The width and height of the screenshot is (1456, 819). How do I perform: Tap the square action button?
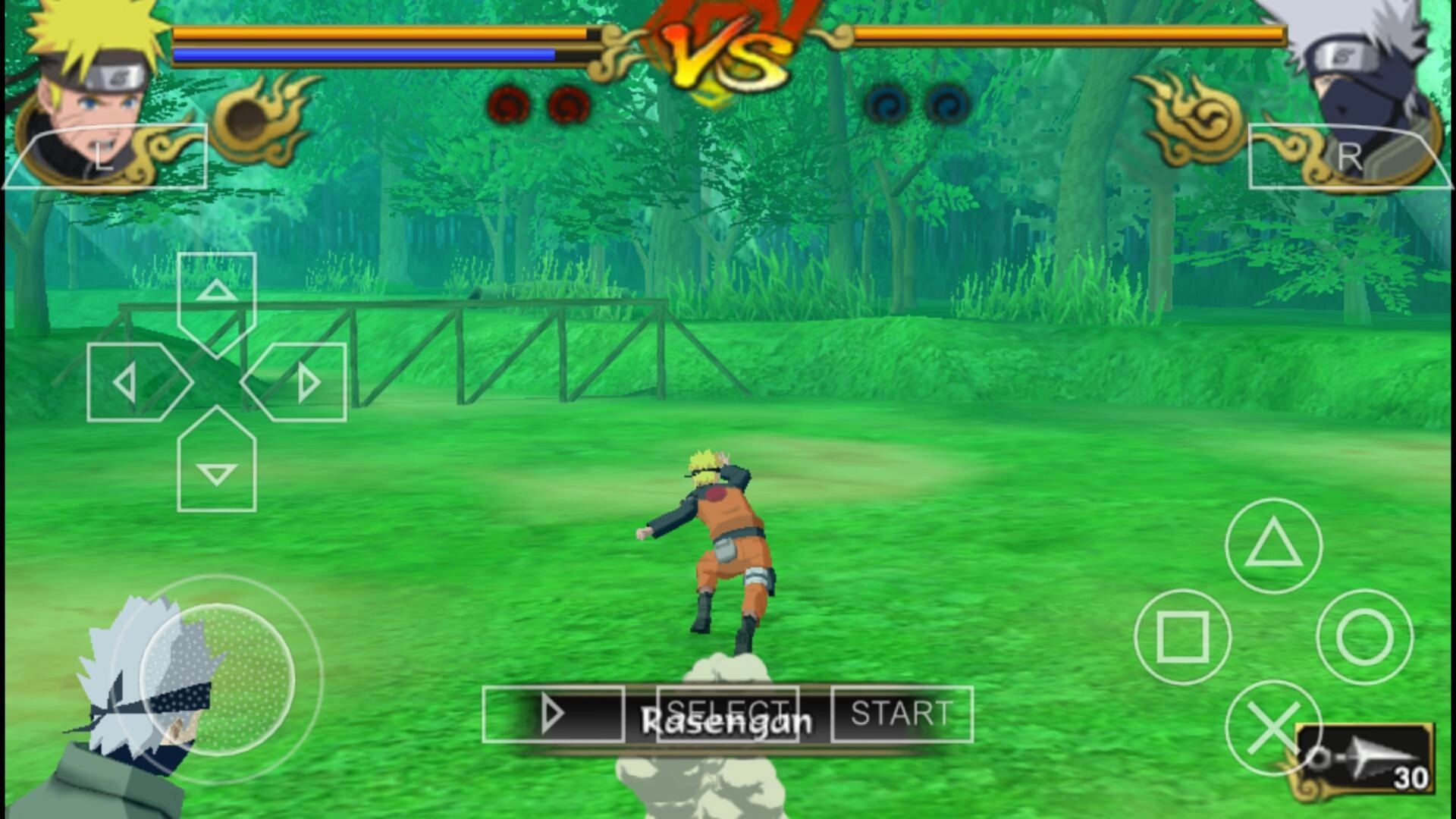1182,637
